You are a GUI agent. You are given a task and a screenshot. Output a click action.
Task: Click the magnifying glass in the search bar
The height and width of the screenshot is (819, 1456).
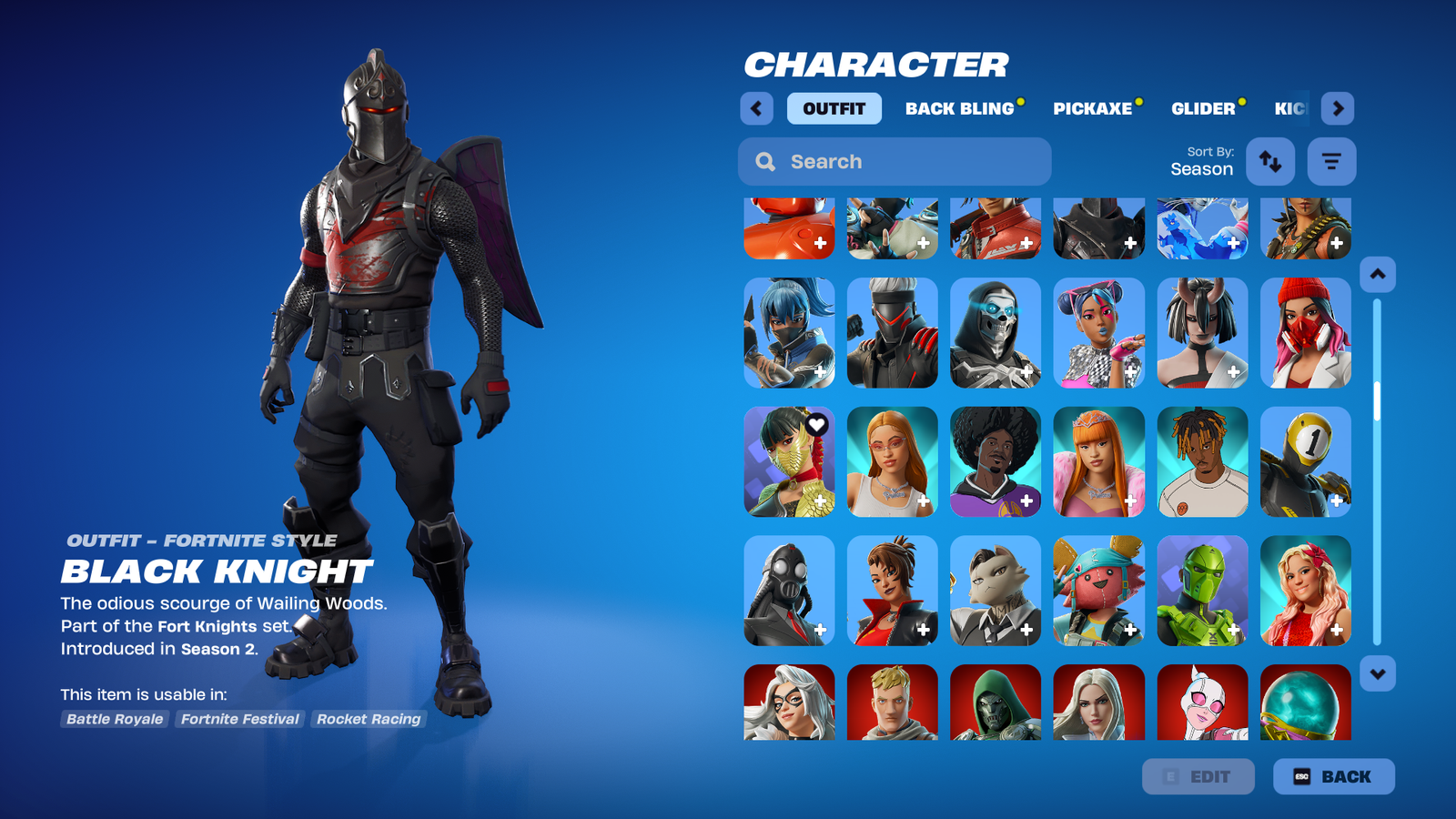pyautogui.click(x=764, y=161)
